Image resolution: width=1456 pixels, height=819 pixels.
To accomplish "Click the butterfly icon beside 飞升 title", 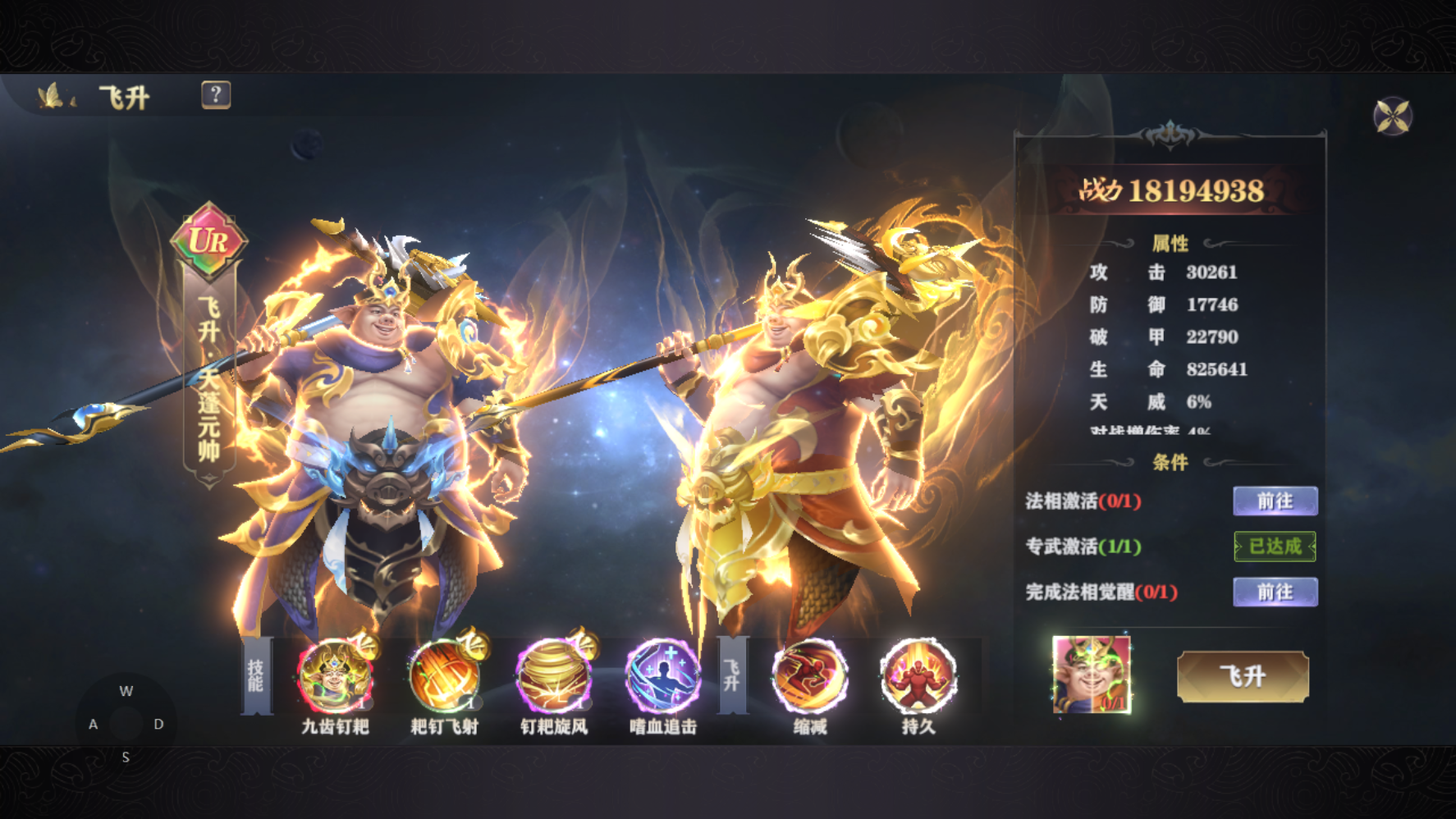I will click(x=51, y=97).
